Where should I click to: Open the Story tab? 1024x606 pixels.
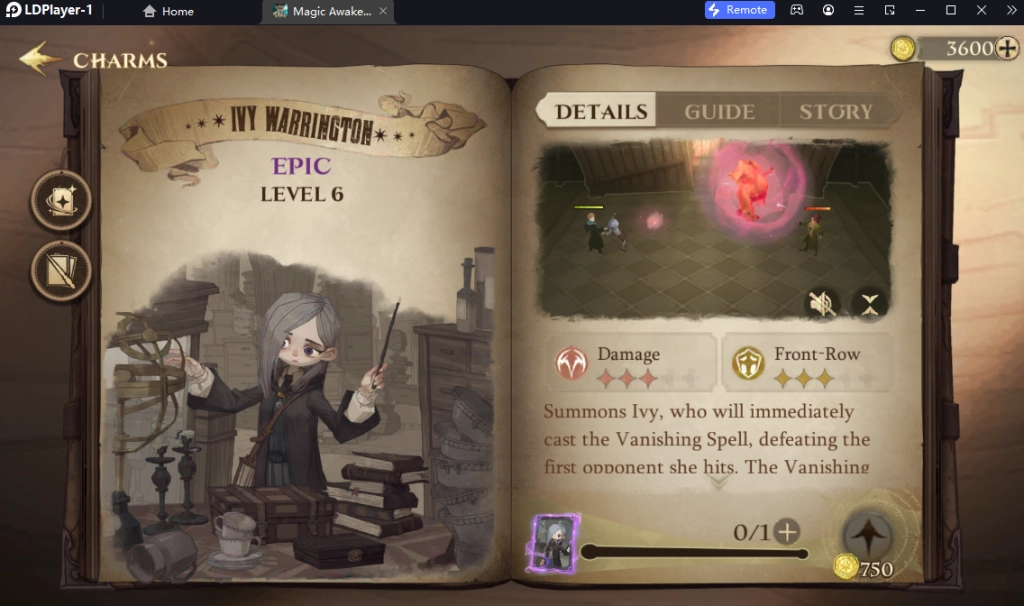[x=835, y=112]
